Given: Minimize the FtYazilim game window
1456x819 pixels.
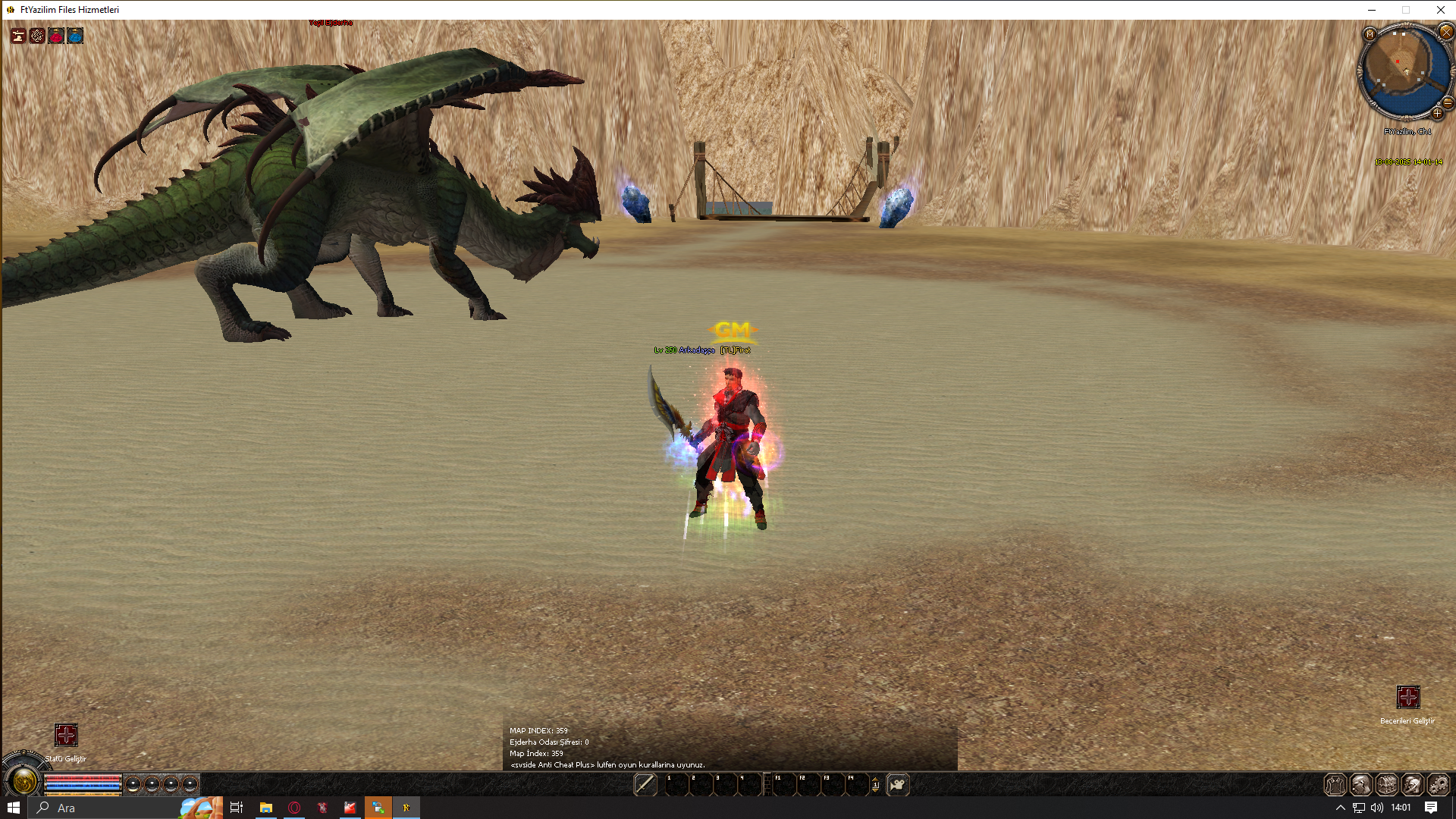Looking at the screenshot, I should pyautogui.click(x=1371, y=10).
